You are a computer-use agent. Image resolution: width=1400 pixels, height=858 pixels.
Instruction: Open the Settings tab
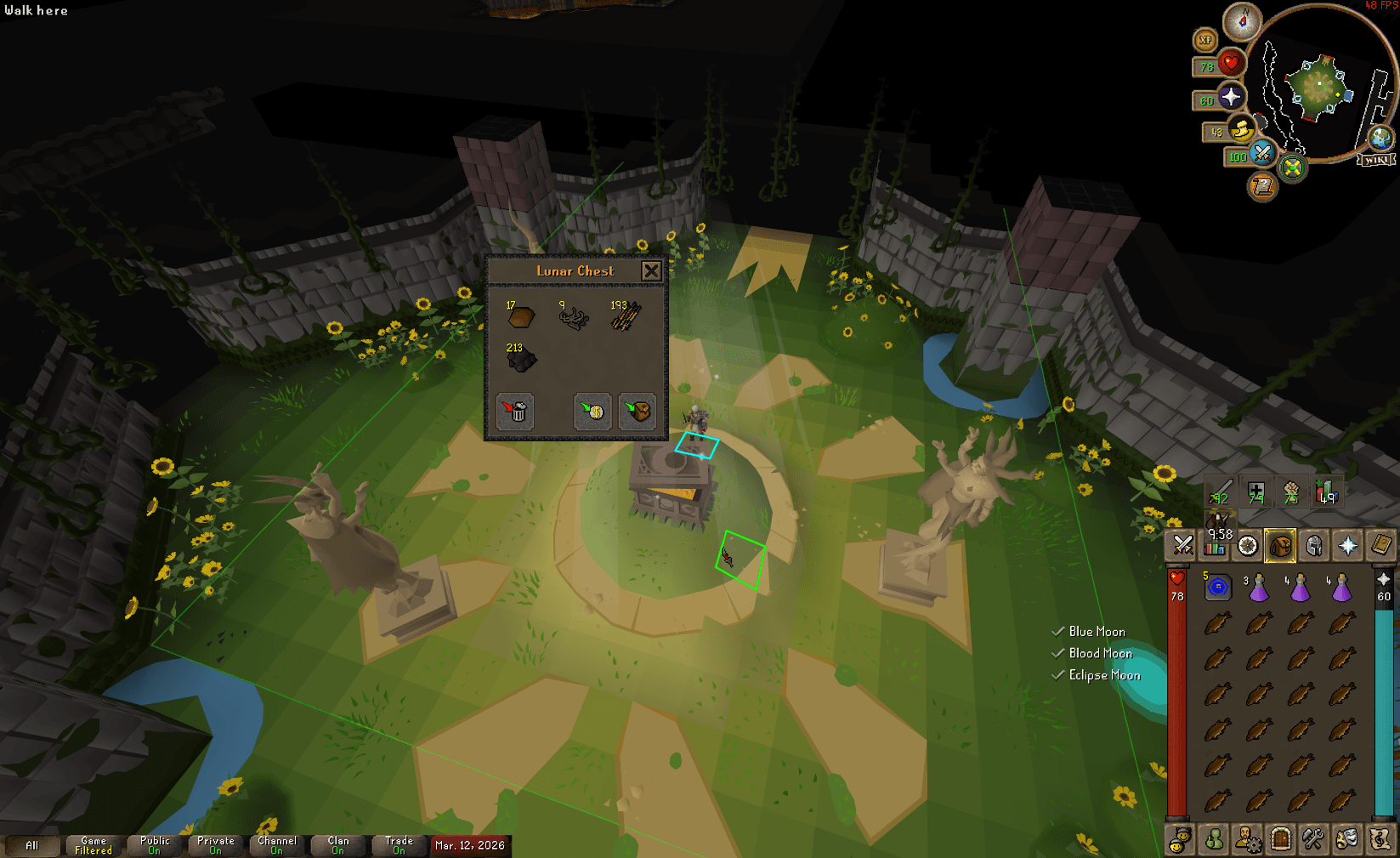tap(1314, 839)
